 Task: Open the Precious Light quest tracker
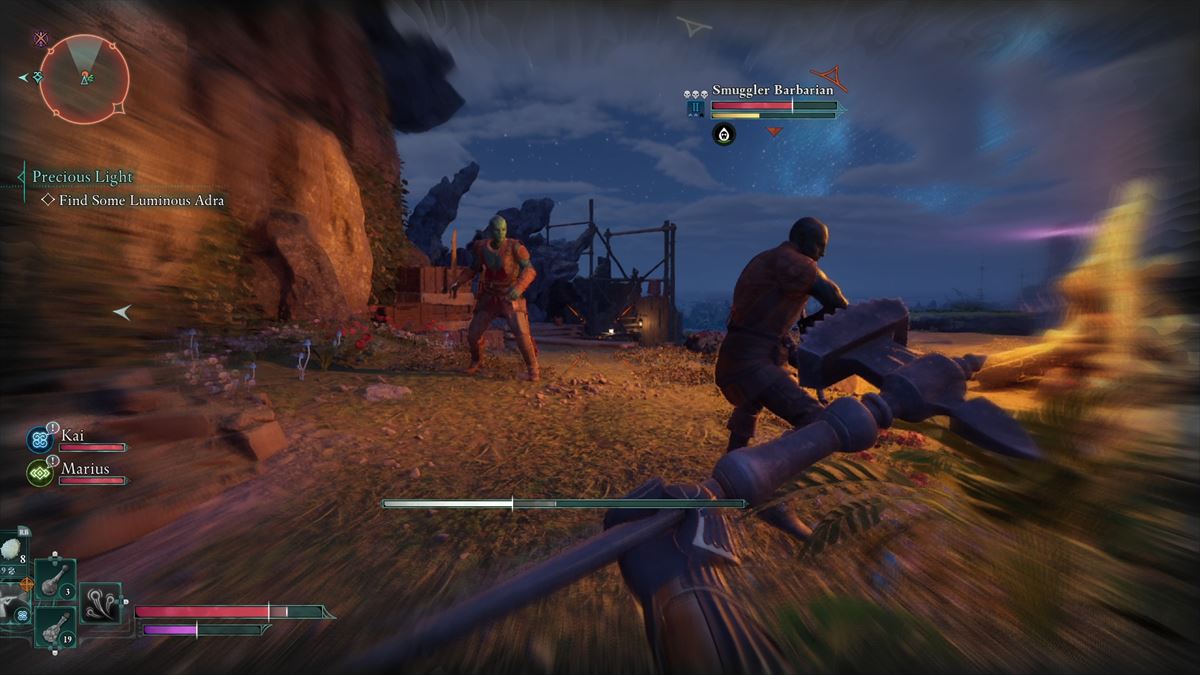point(82,177)
